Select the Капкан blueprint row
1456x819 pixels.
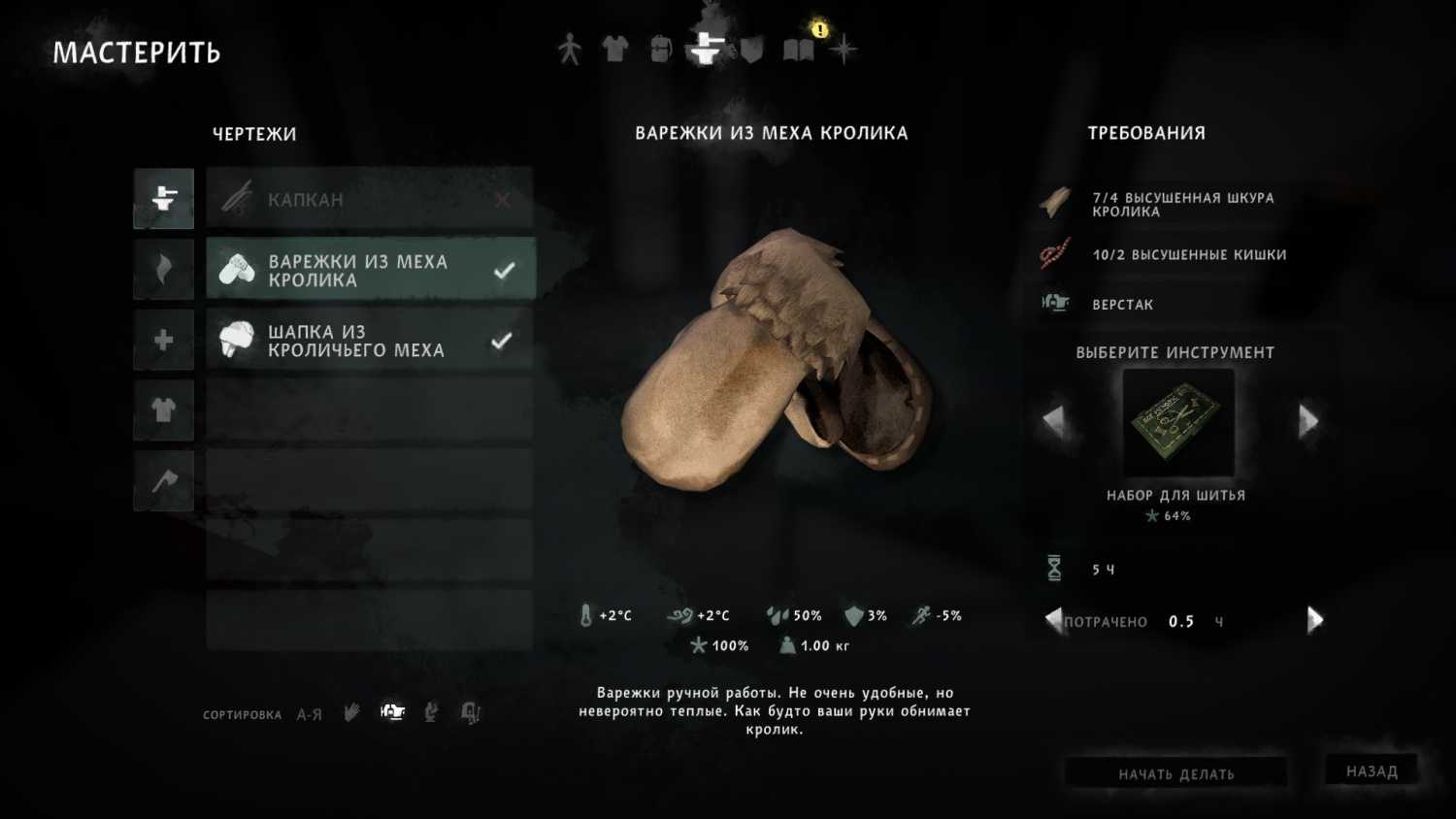369,199
